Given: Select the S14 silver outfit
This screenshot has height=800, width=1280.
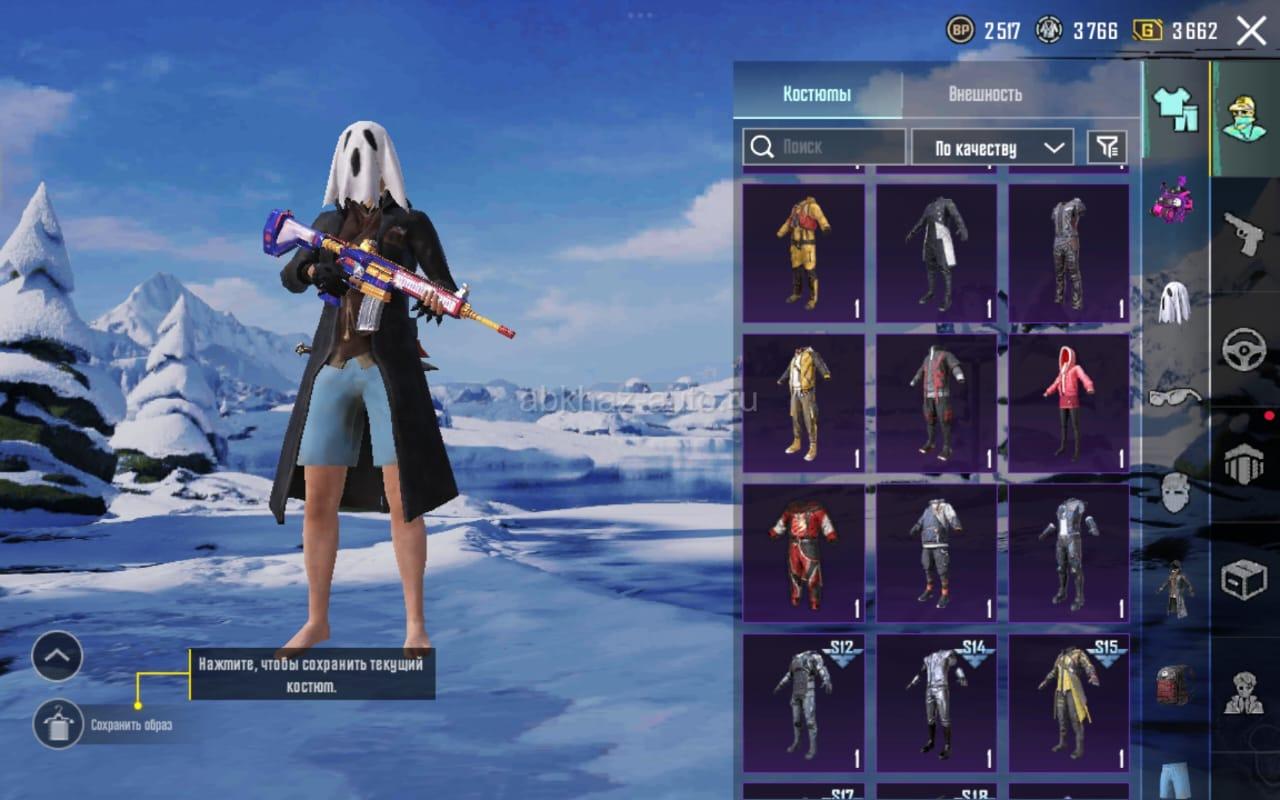Looking at the screenshot, I should click(x=936, y=702).
